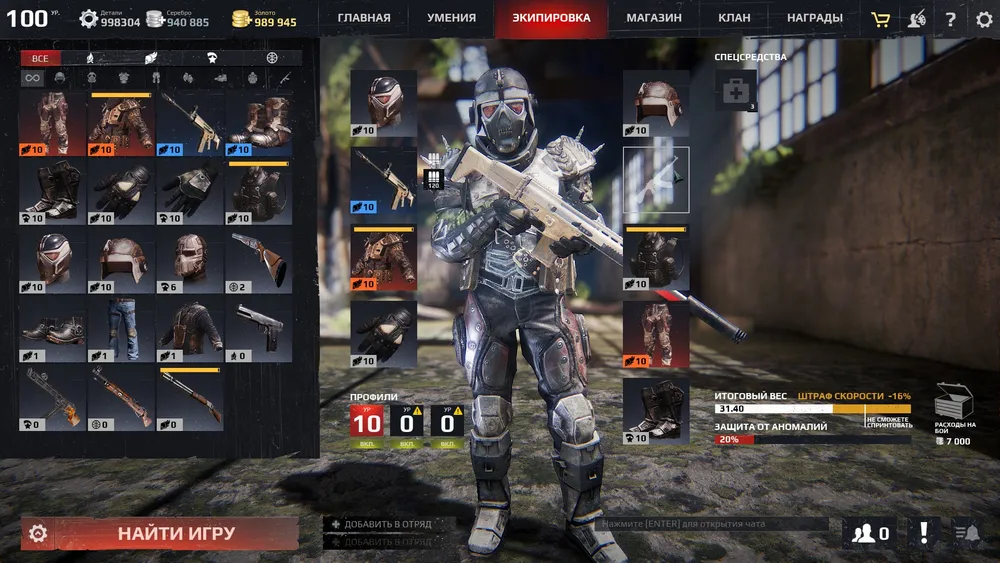Click the НАЙТИ ИГРУ button
The width and height of the screenshot is (1000, 563).
click(176, 533)
